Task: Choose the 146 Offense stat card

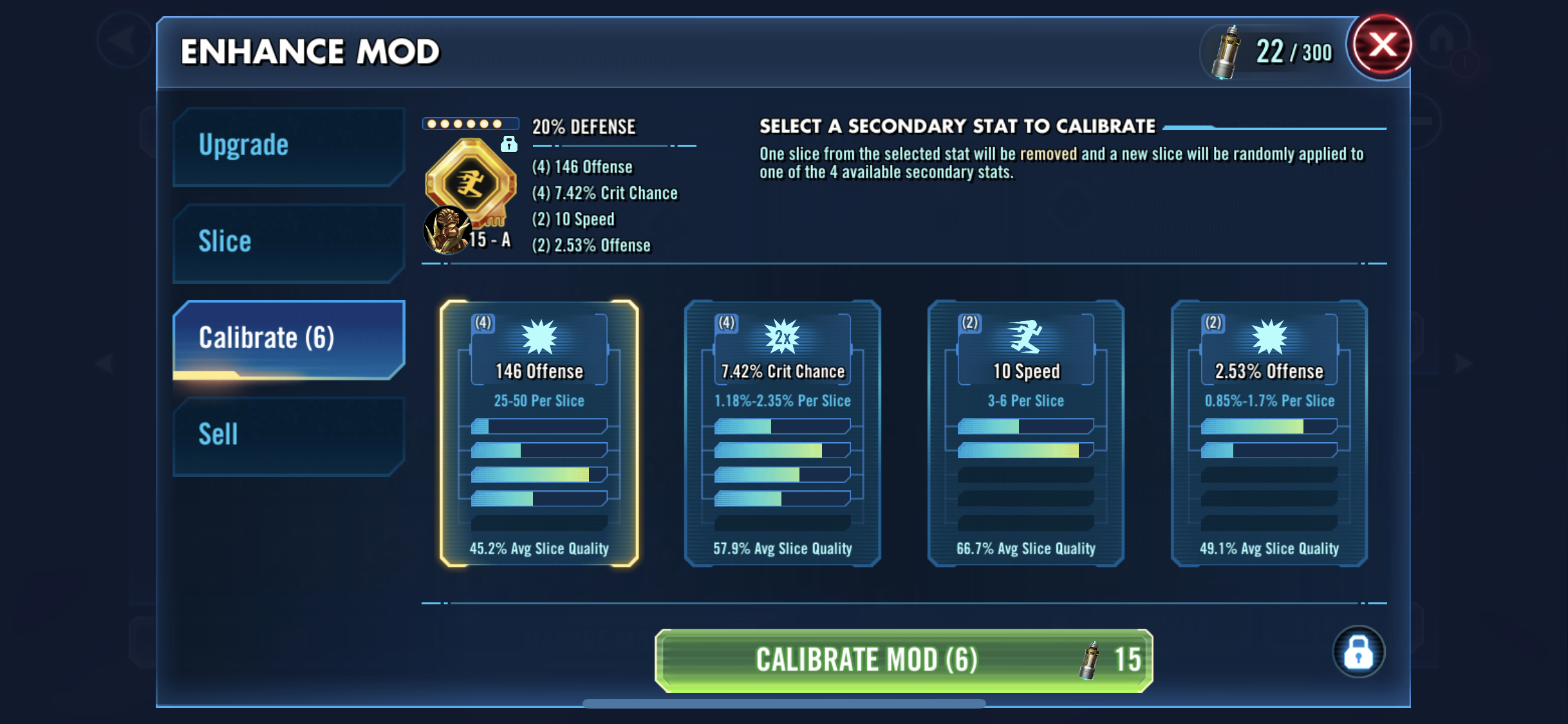Action: [539, 433]
